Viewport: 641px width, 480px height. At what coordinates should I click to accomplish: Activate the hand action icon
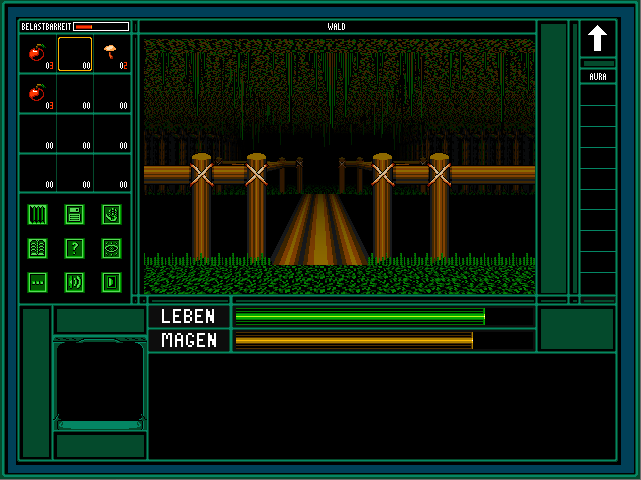point(111,213)
